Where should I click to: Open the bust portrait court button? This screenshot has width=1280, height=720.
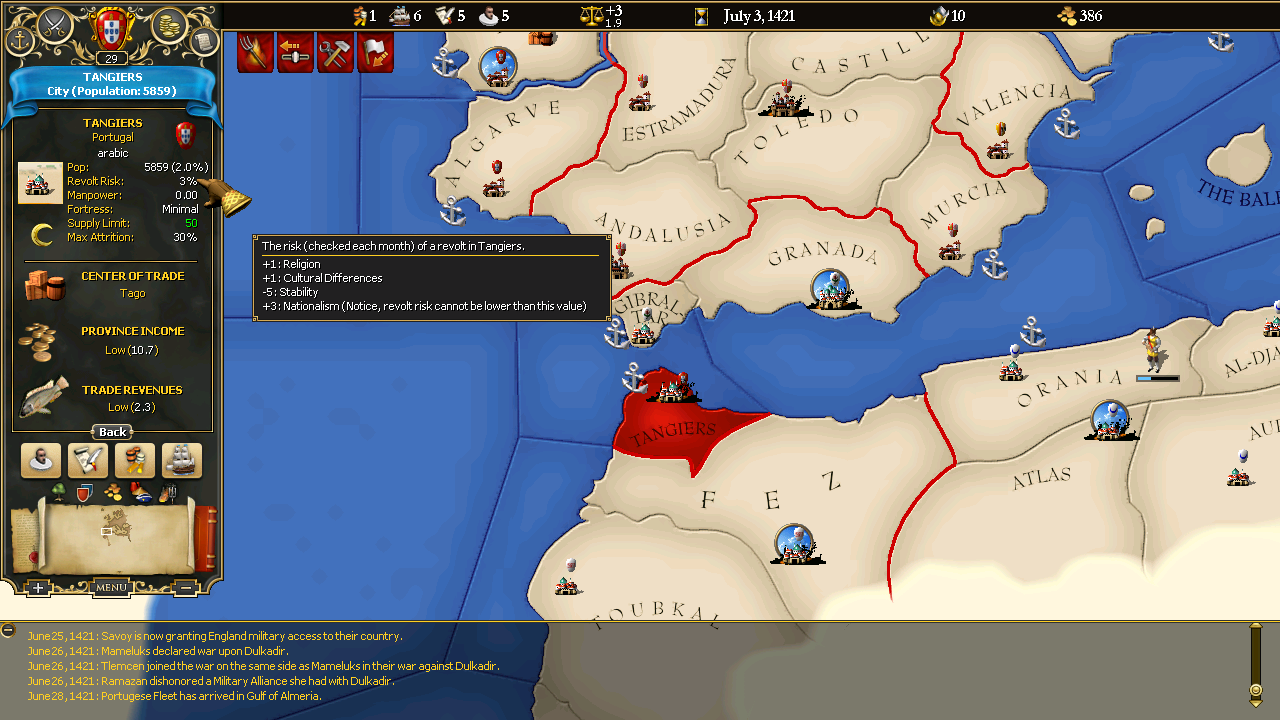click(x=41, y=460)
